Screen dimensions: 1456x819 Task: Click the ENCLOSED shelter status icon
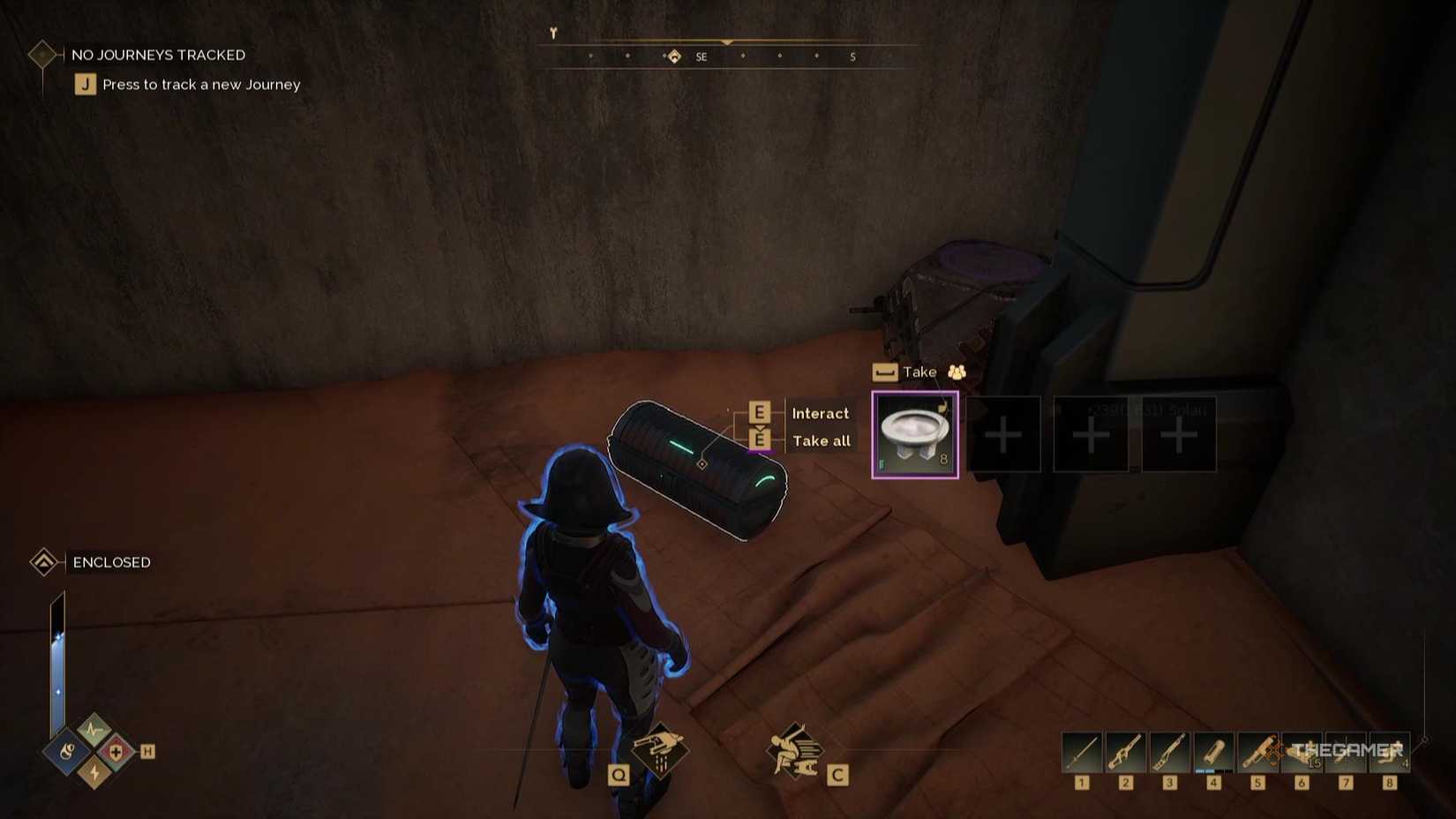click(41, 561)
